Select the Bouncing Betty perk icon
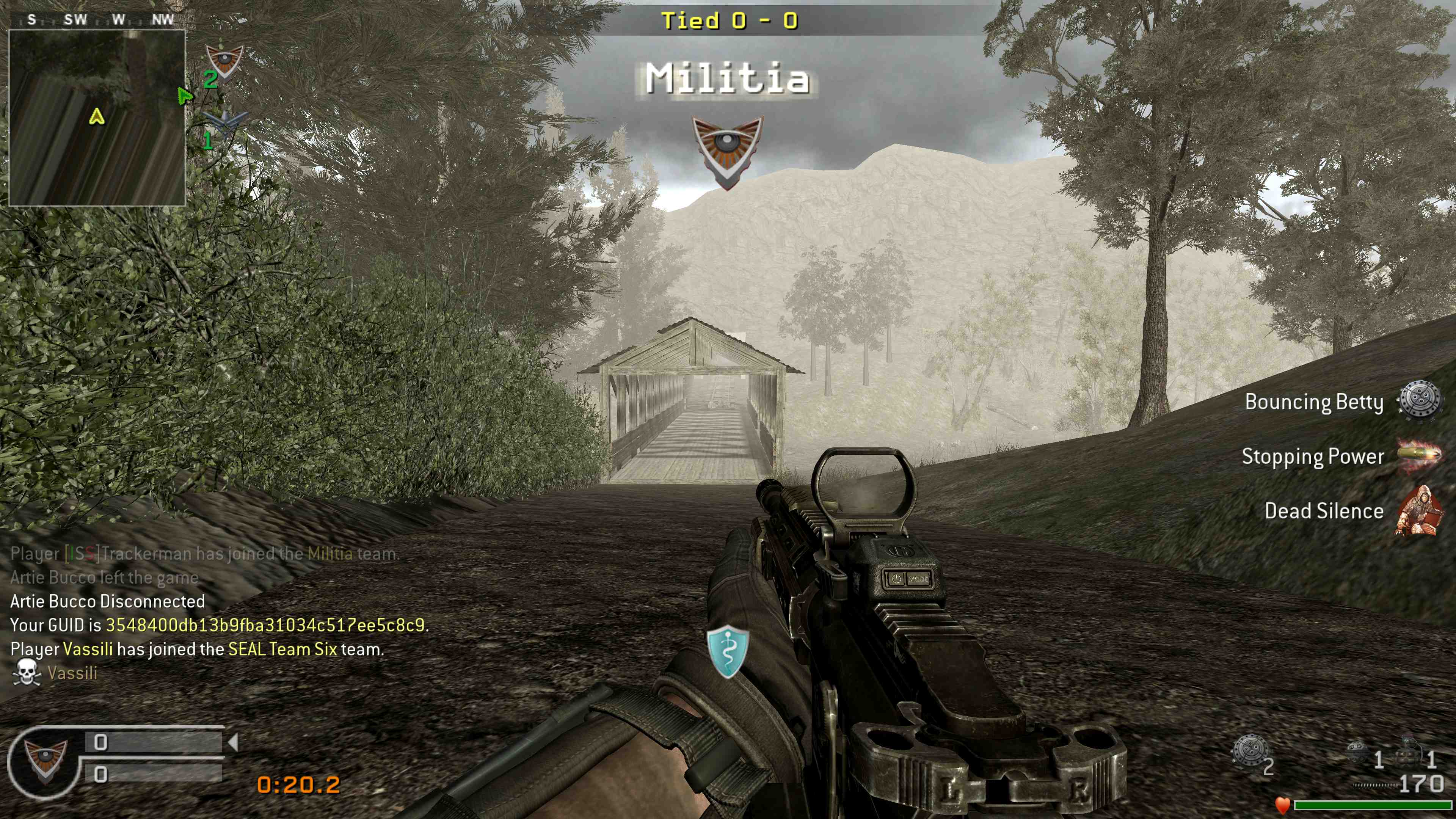This screenshot has height=819, width=1456. tap(1419, 401)
